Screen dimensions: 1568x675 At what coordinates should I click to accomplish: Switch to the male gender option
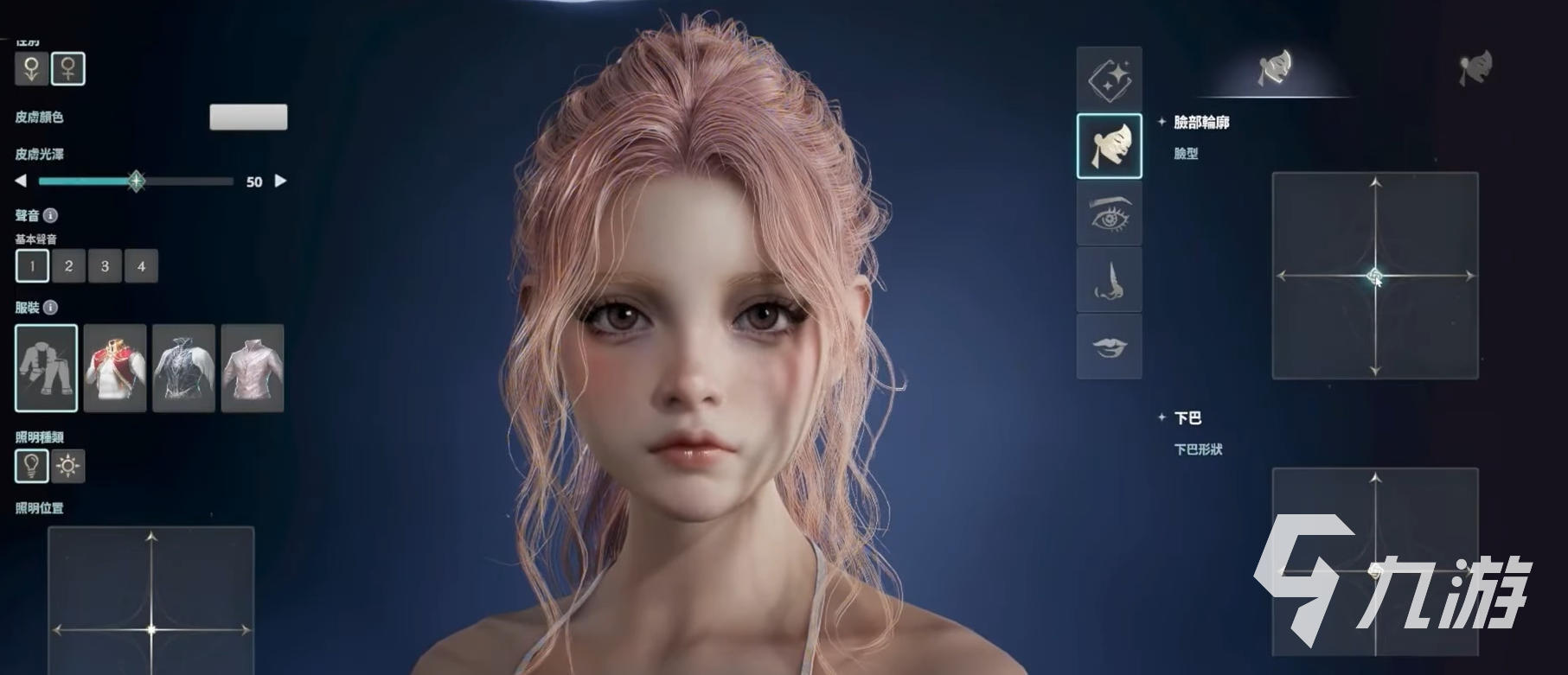31,70
